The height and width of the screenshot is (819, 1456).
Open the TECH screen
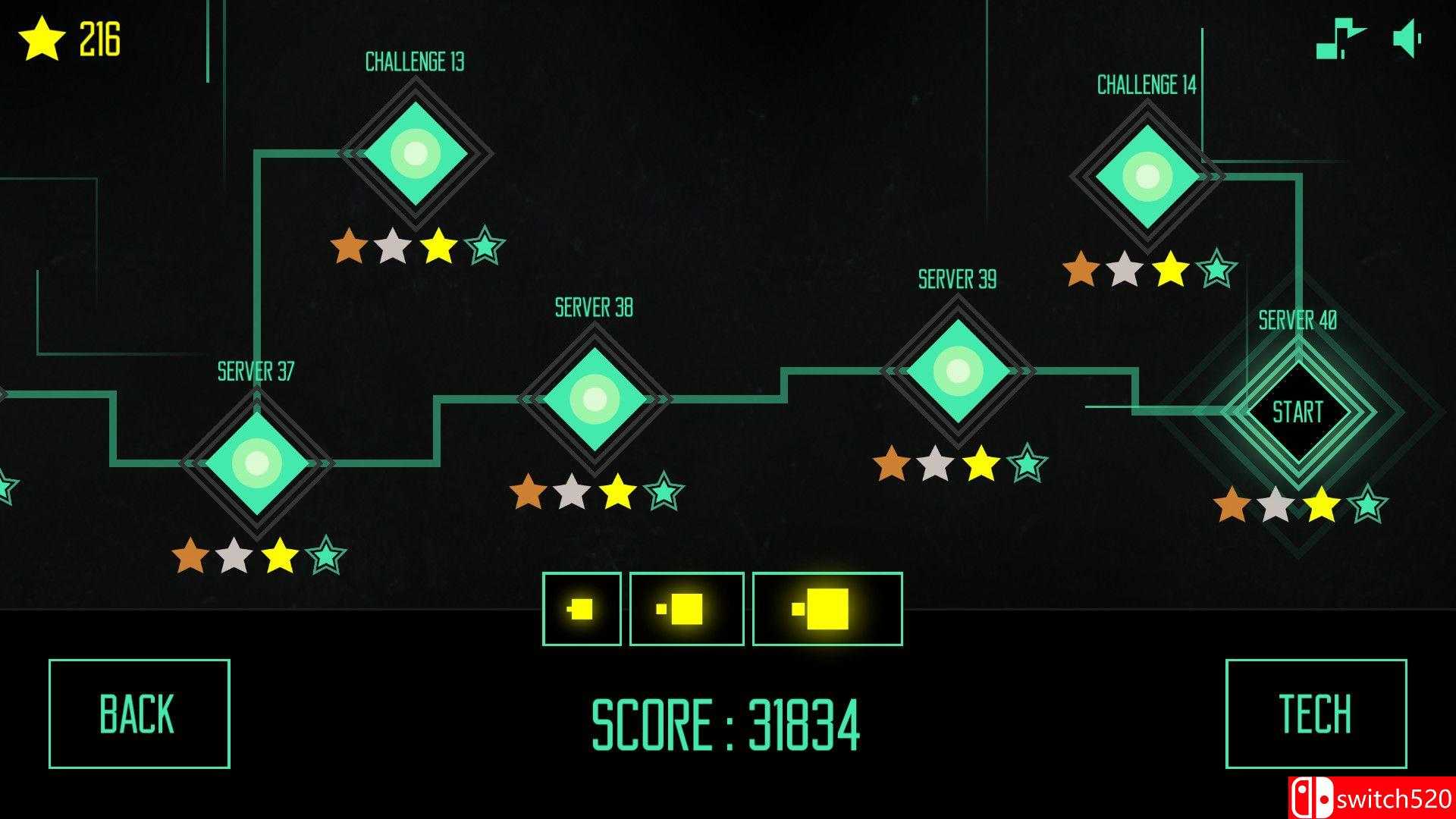pos(1316,711)
